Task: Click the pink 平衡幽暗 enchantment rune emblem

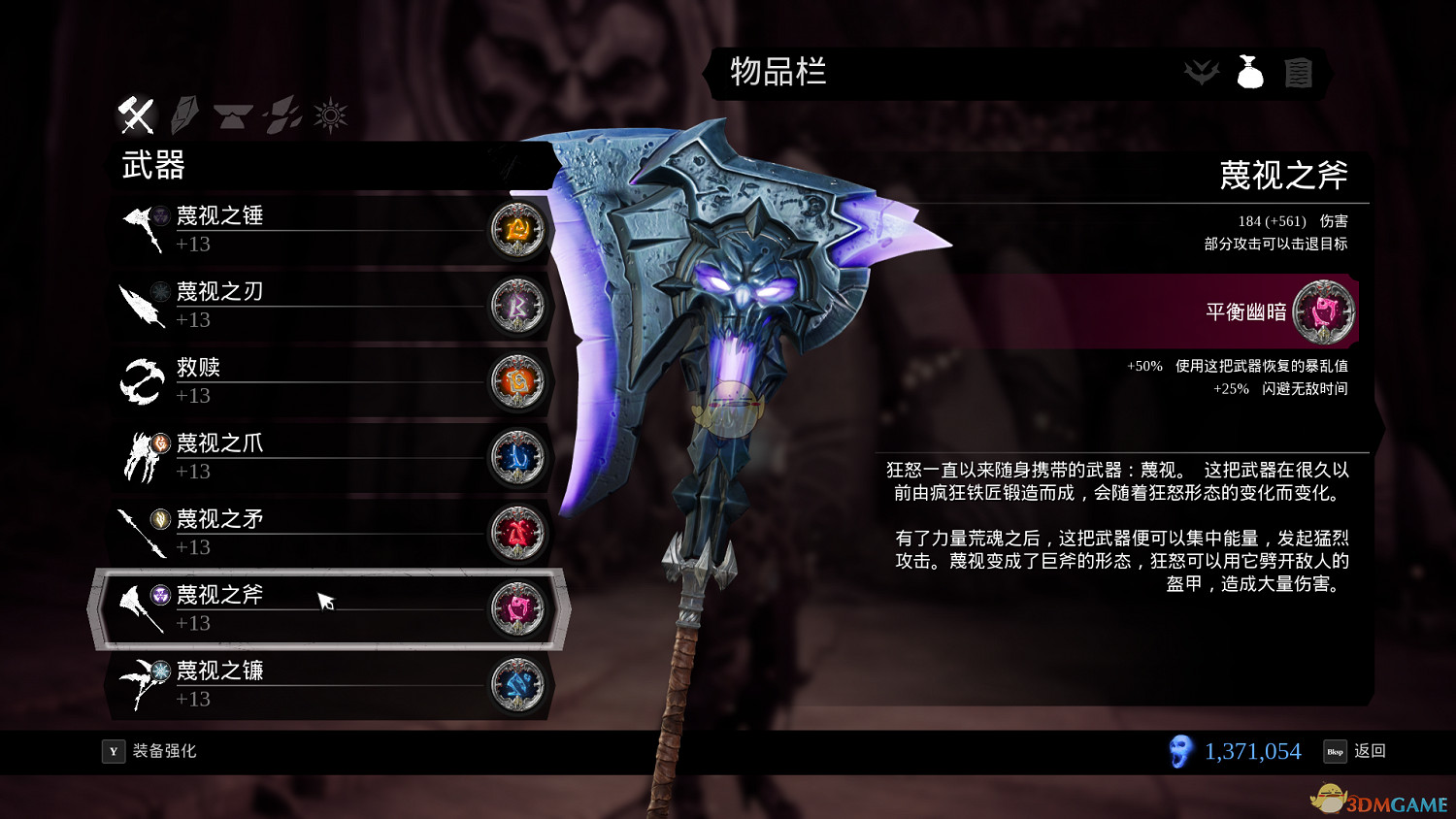Action: pos(1324,311)
